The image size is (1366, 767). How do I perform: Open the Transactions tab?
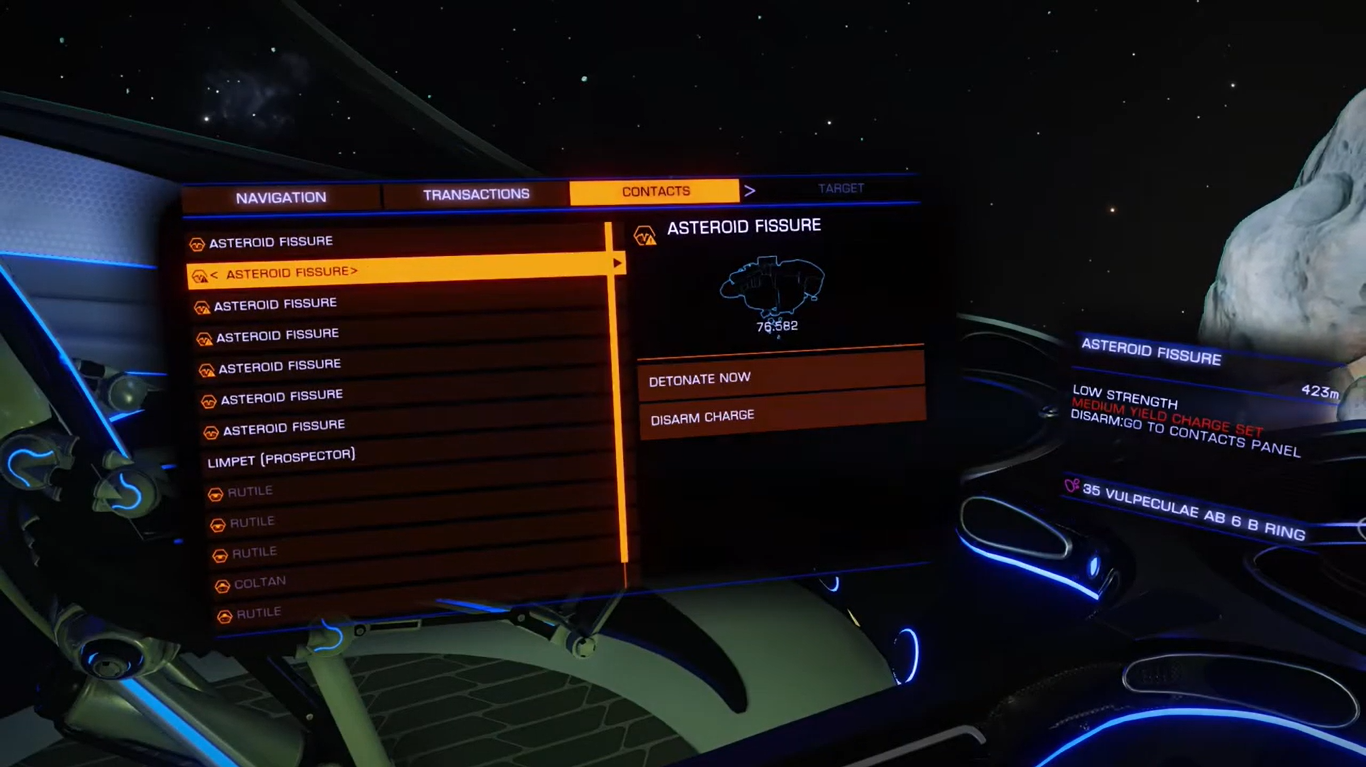476,194
